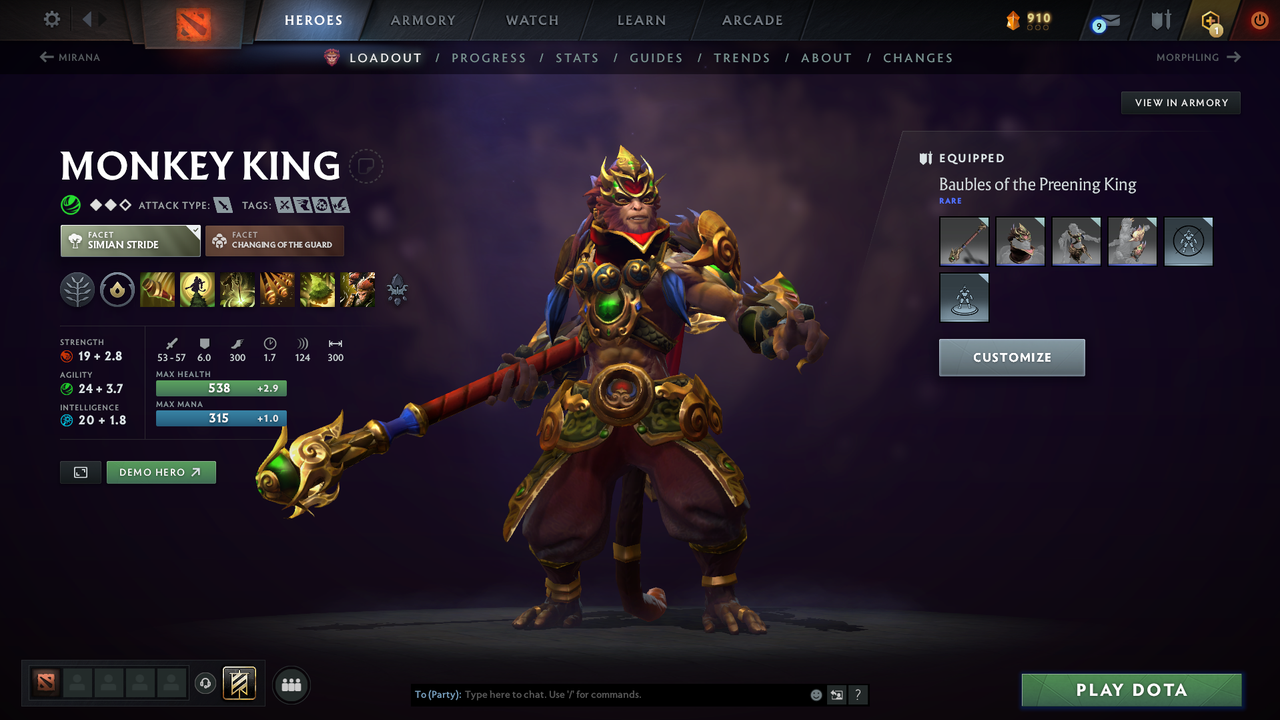Switch to the LOADOUT tab
The image size is (1280, 720).
click(386, 57)
